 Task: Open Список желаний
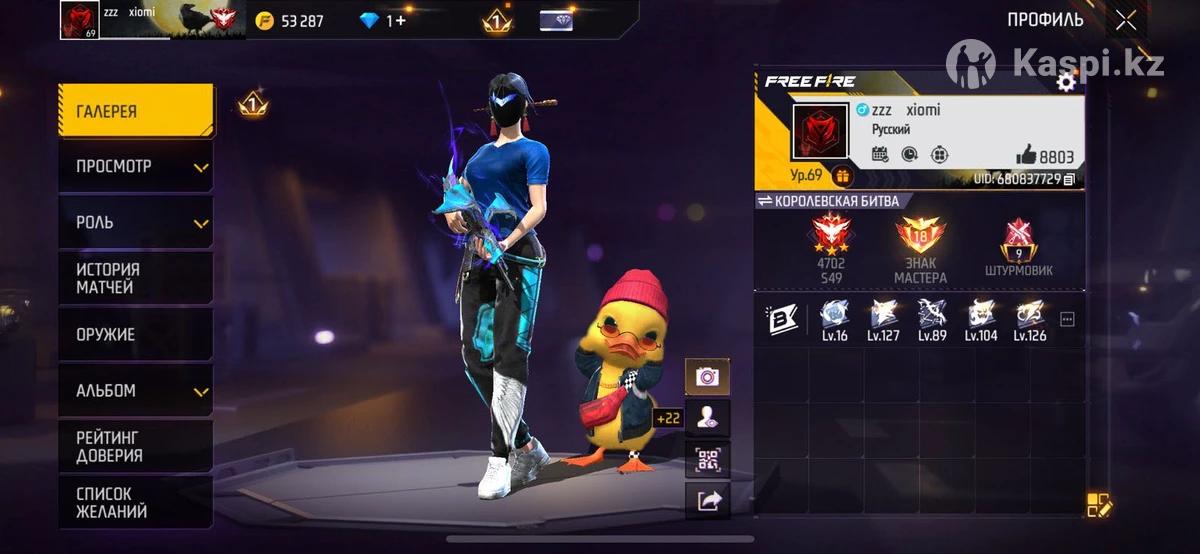pyautogui.click(x=135, y=502)
